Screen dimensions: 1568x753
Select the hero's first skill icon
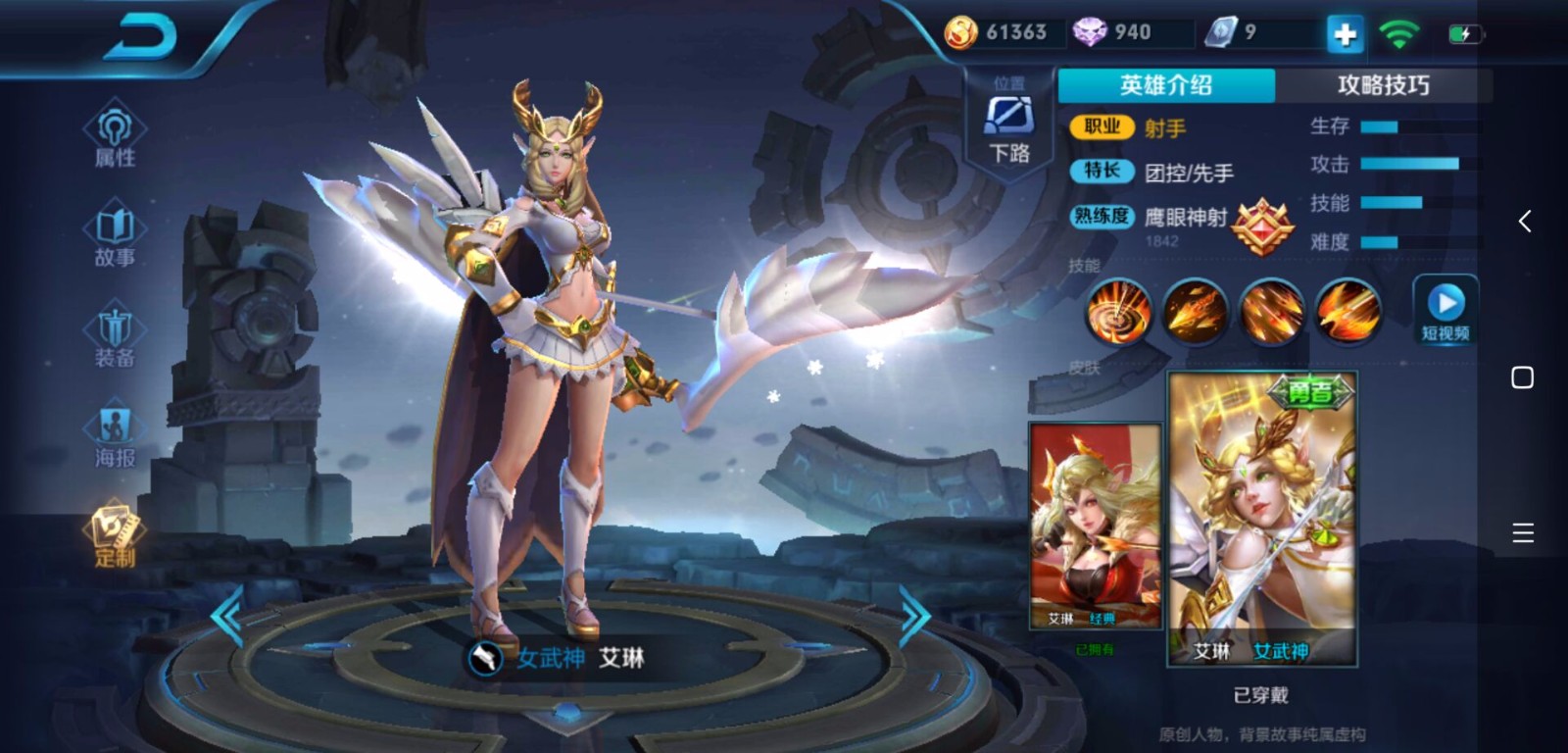pos(1119,312)
